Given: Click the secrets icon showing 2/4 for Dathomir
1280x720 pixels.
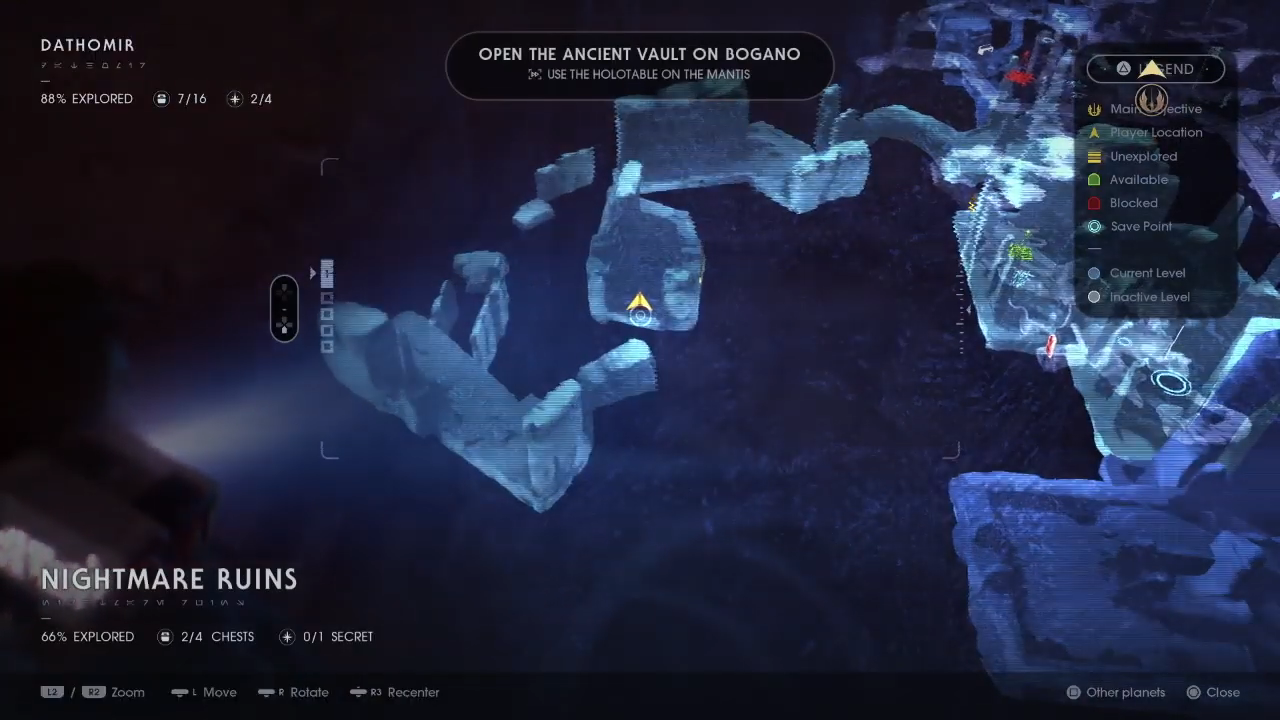Looking at the screenshot, I should click(234, 99).
